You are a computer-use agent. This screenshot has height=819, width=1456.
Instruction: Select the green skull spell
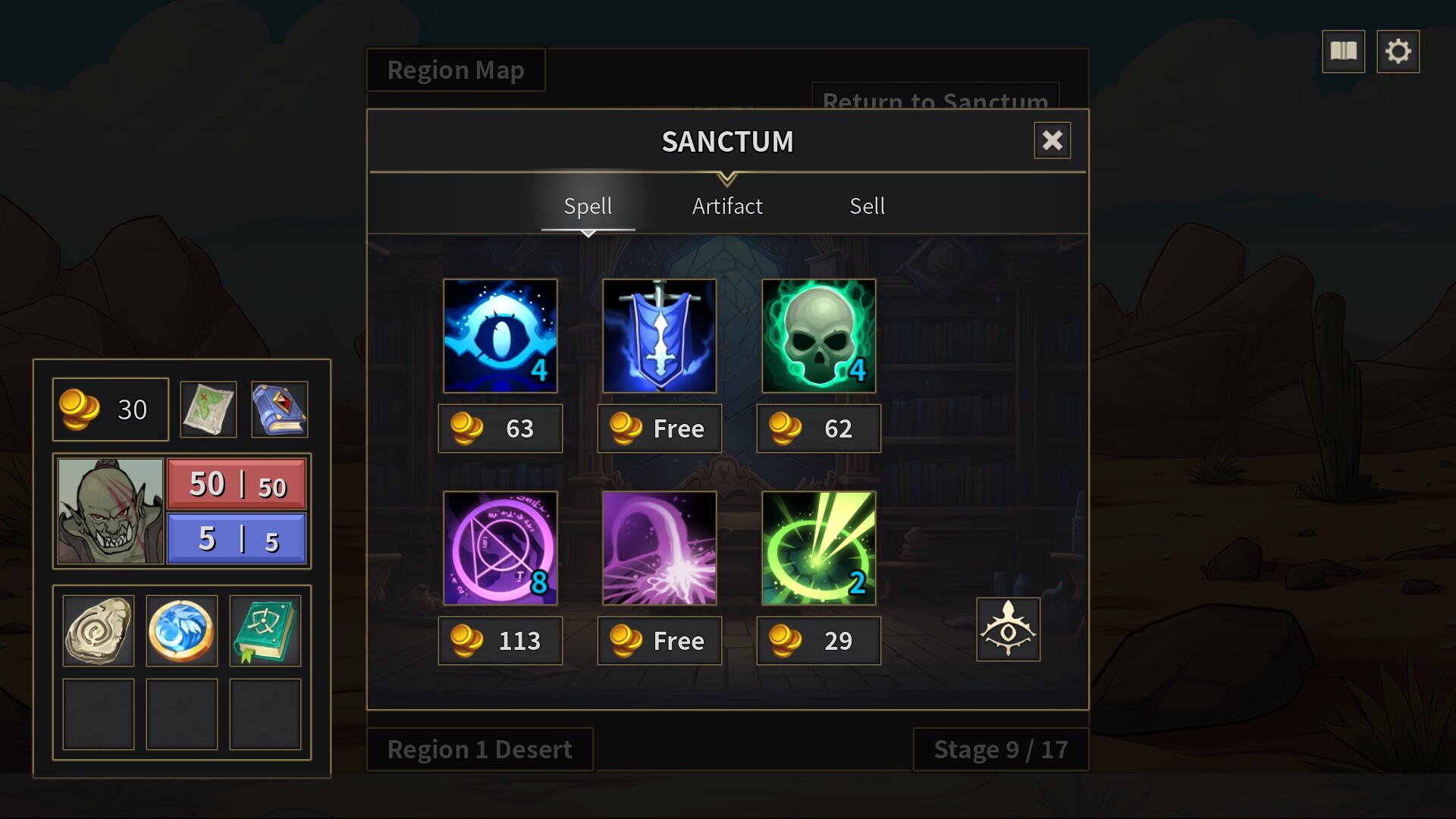[x=818, y=336]
